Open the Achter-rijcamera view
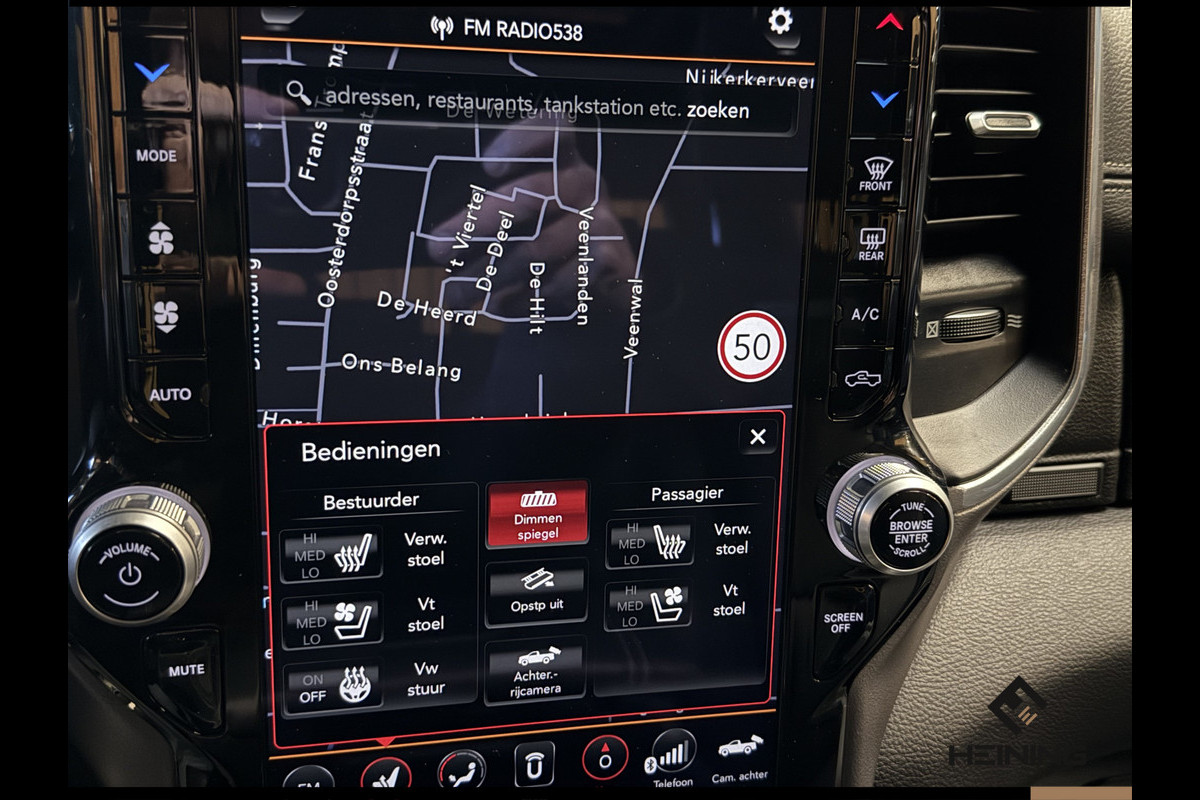The image size is (1200, 800). [535, 670]
